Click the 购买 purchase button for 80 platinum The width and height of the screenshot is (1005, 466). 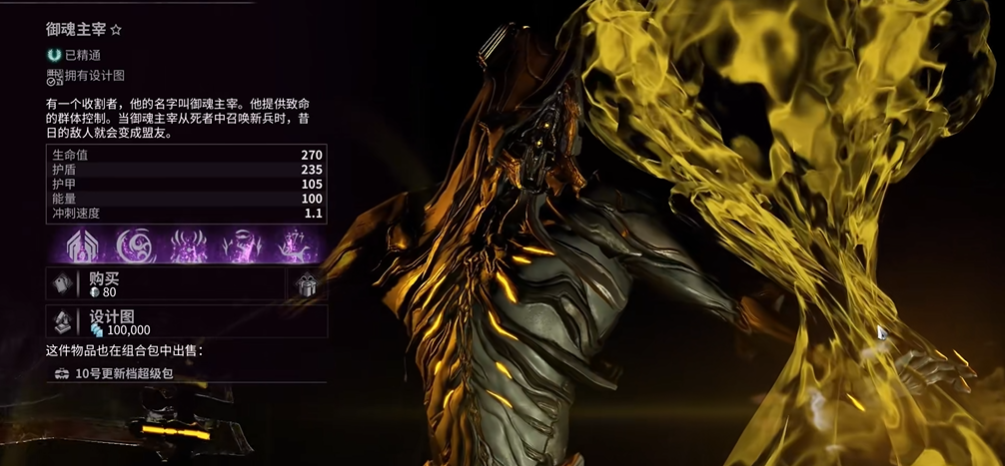click(x=165, y=285)
